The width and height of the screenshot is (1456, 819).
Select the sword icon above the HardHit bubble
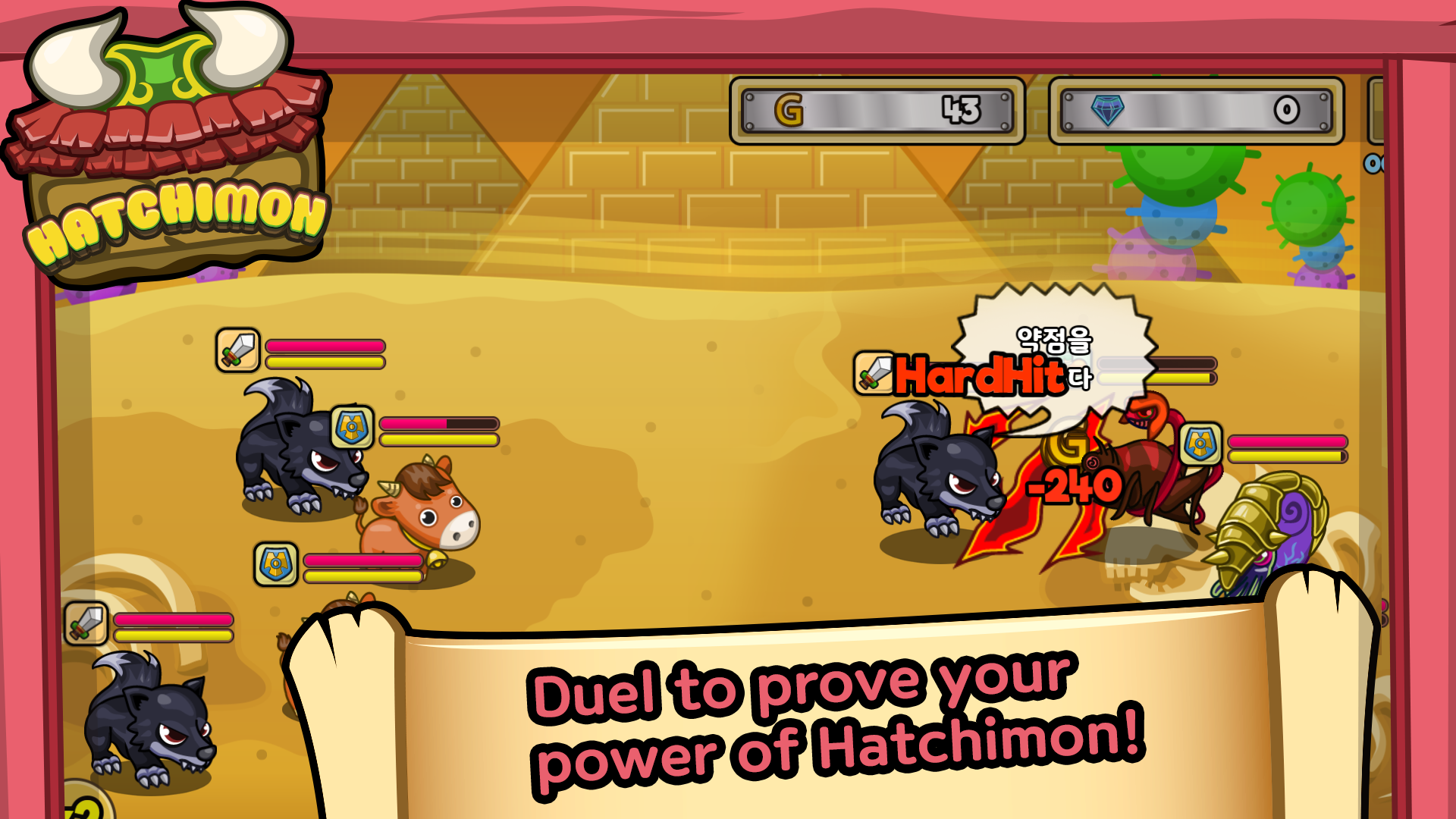[x=874, y=373]
